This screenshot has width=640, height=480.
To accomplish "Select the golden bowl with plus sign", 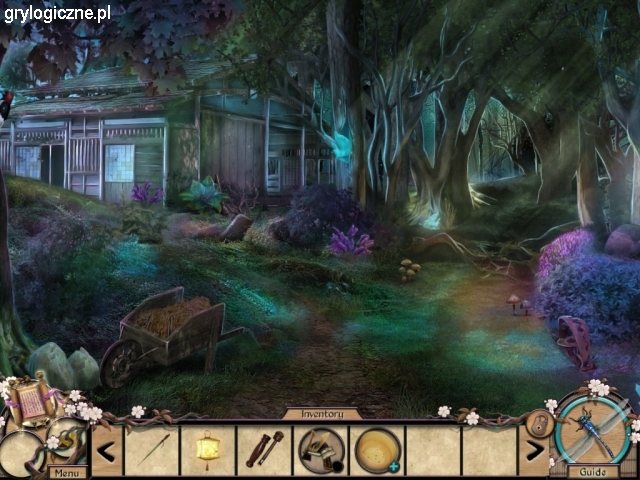I will 379,450.
